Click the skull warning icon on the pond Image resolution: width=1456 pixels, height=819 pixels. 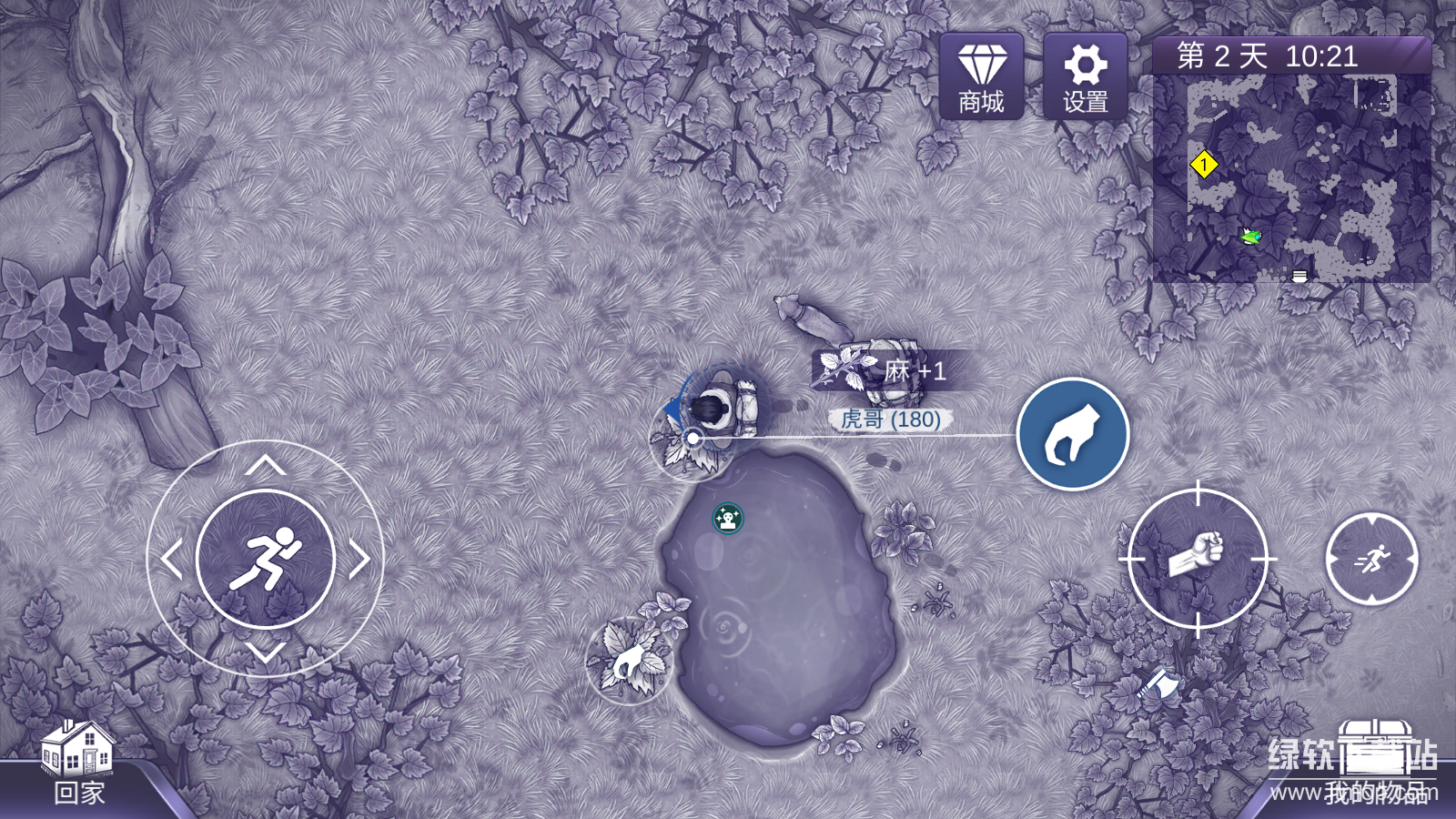727,519
